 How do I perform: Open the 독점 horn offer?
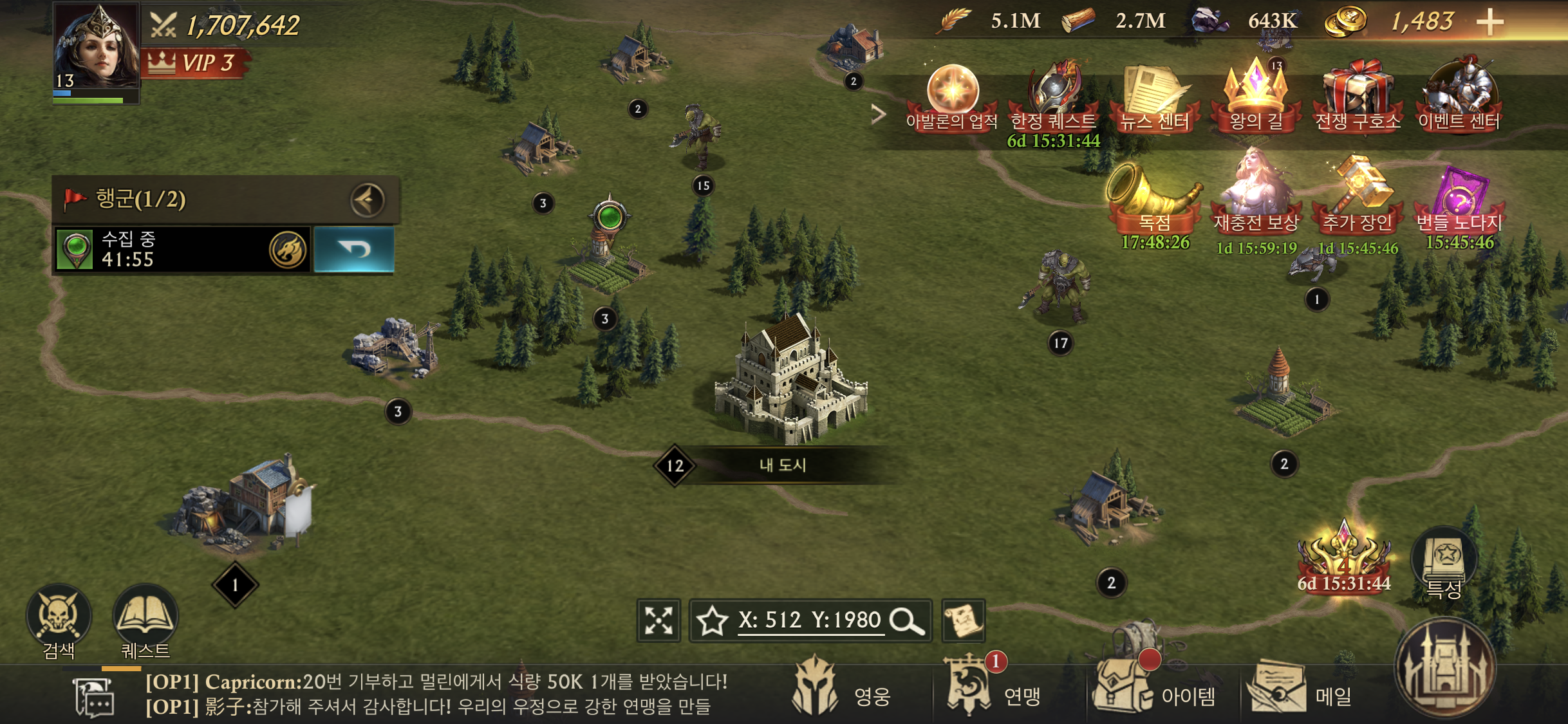point(1155,200)
